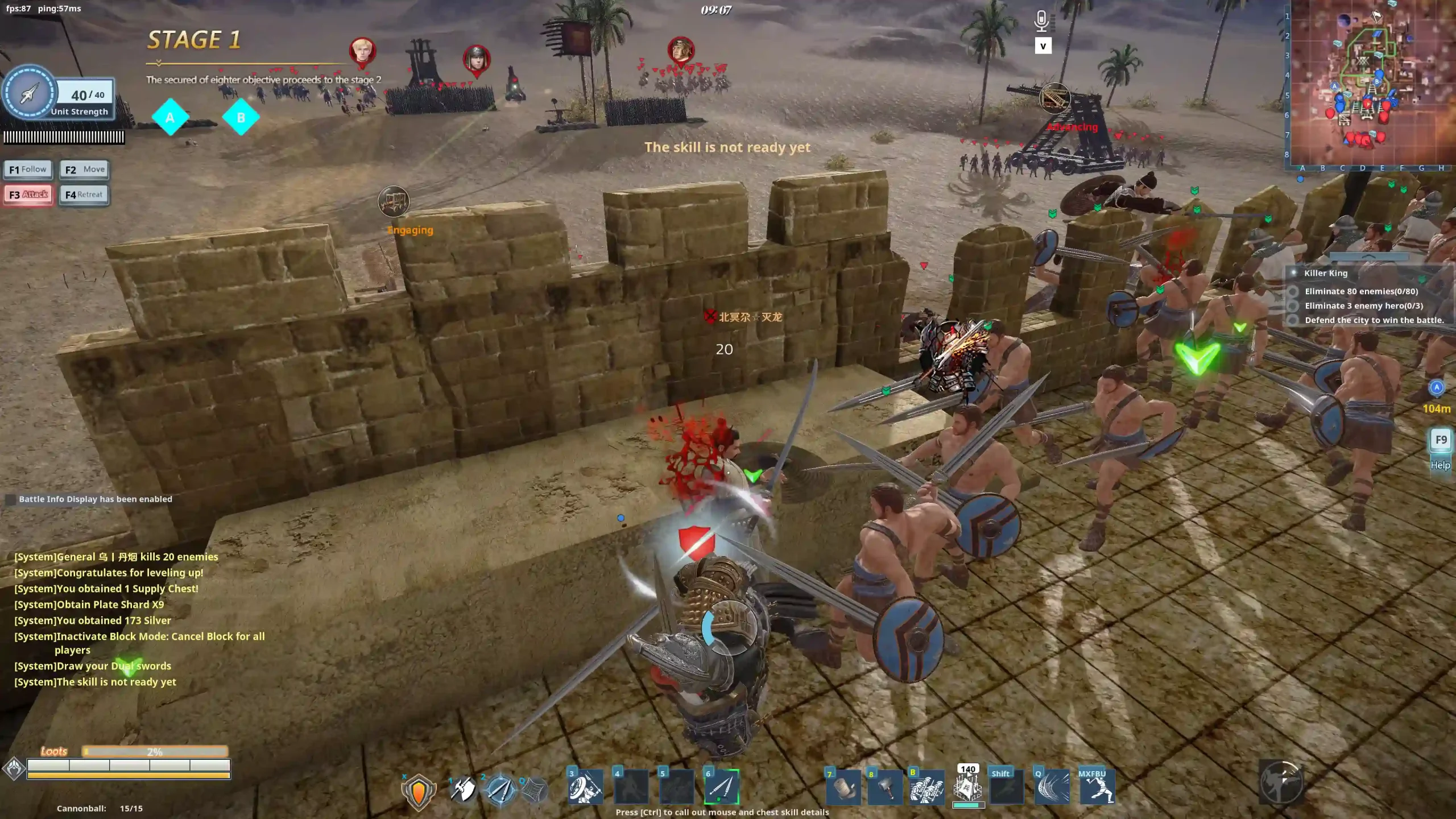This screenshot has height=819, width=1456.
Task: Use the axe attack skill
Action: pos(463,790)
